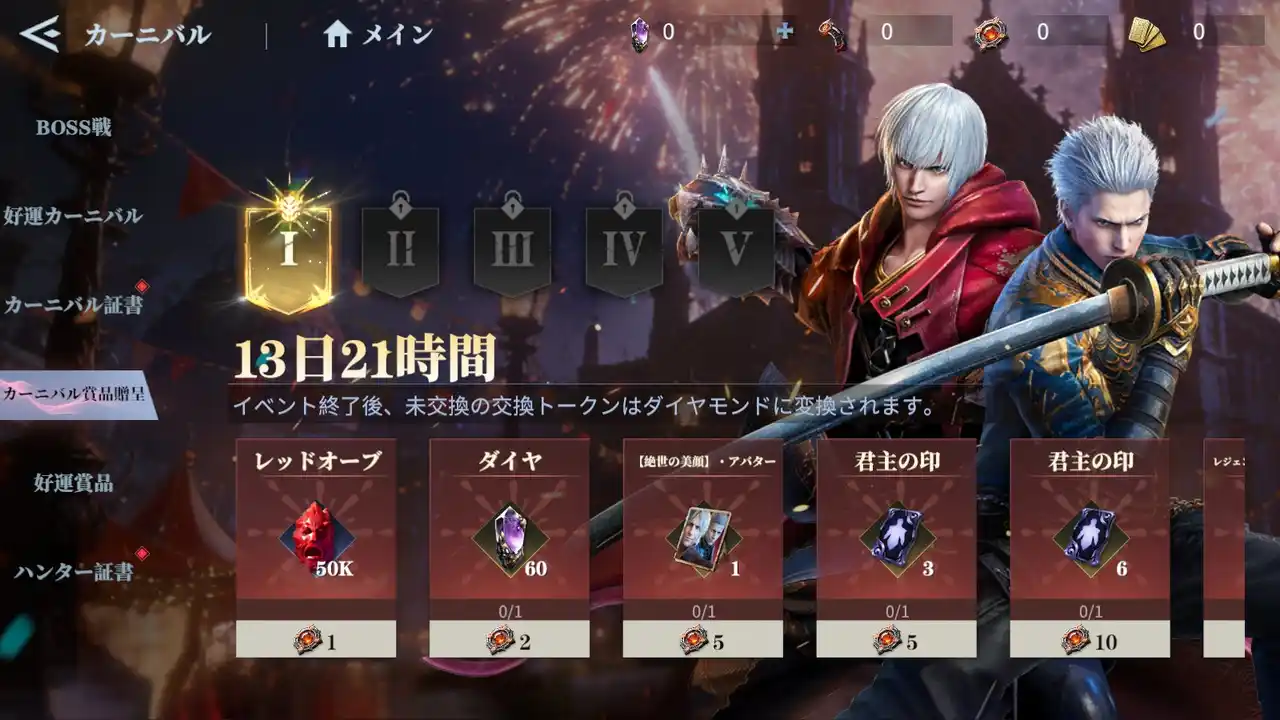Exchange for レッドオーブ 50K reward
The width and height of the screenshot is (1280, 720).
point(316,639)
